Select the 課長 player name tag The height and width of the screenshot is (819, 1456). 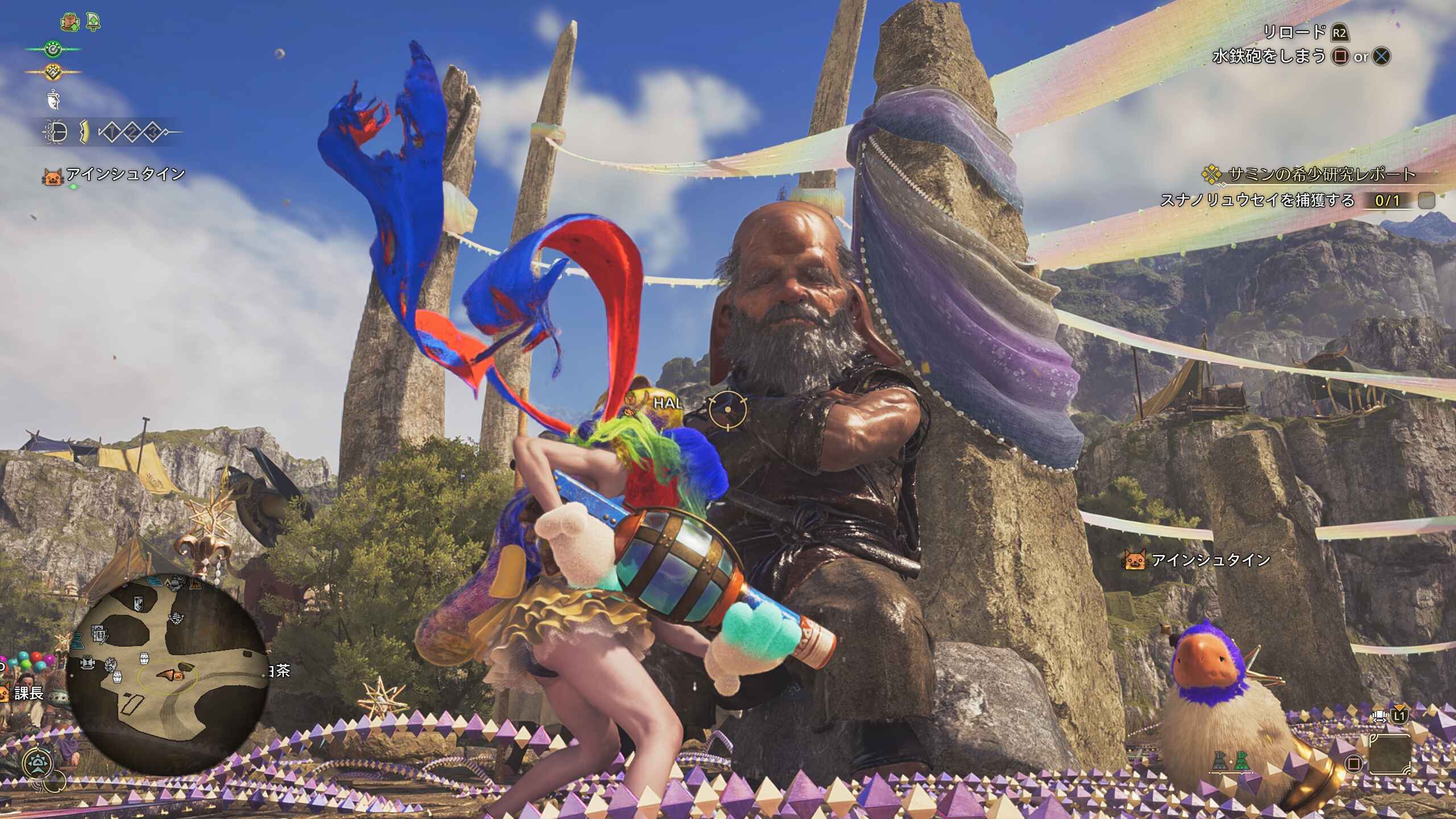click(x=28, y=693)
